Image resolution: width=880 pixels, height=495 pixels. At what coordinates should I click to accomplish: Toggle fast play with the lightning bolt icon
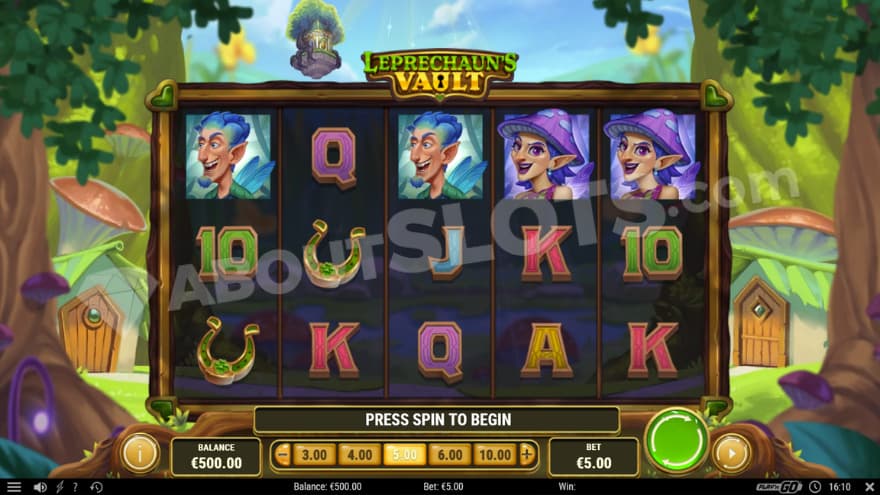pyautogui.click(x=58, y=487)
